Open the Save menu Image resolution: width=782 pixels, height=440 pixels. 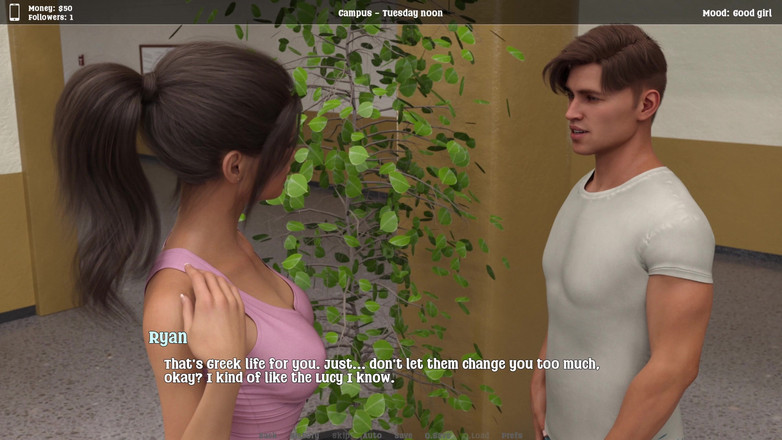403,435
